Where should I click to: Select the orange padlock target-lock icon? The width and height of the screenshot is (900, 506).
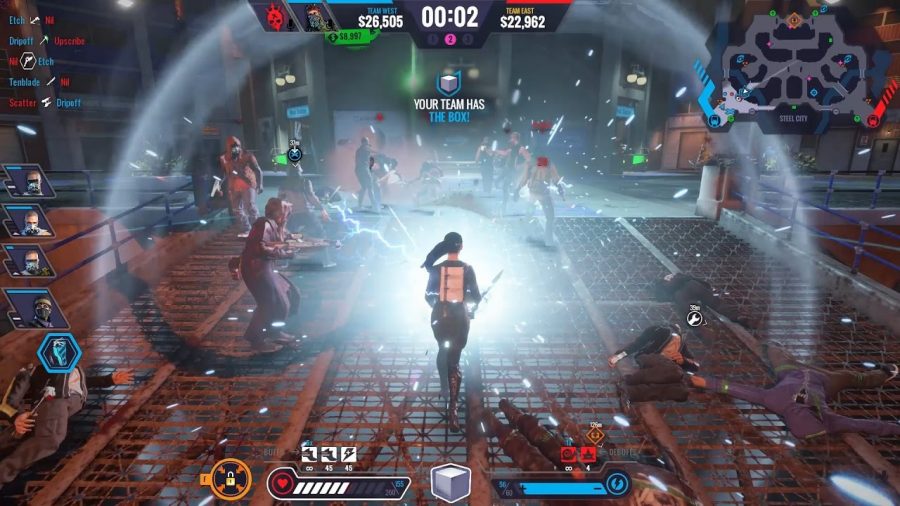click(x=230, y=479)
